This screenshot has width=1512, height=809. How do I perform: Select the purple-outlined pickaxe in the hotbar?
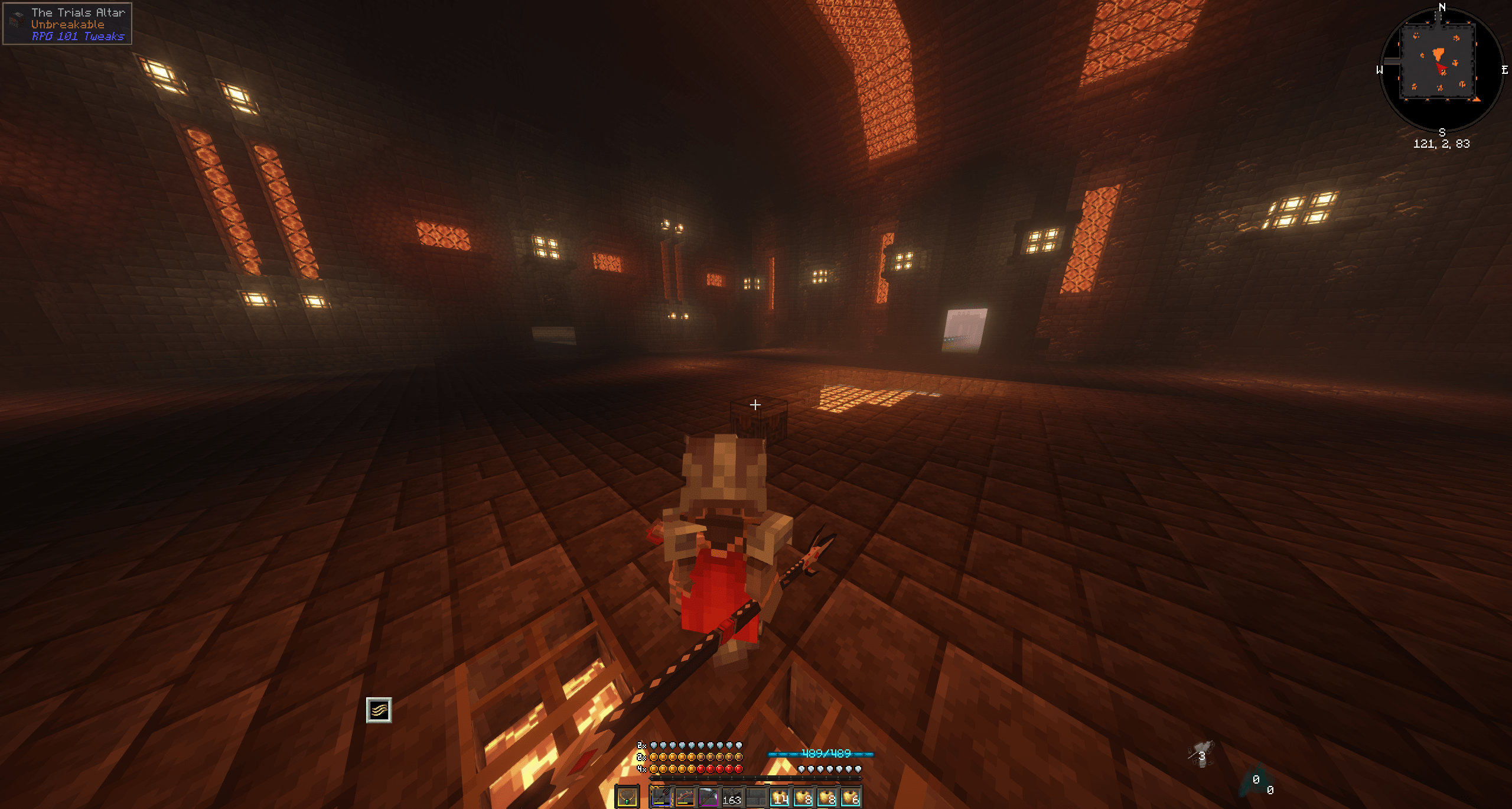tap(708, 796)
